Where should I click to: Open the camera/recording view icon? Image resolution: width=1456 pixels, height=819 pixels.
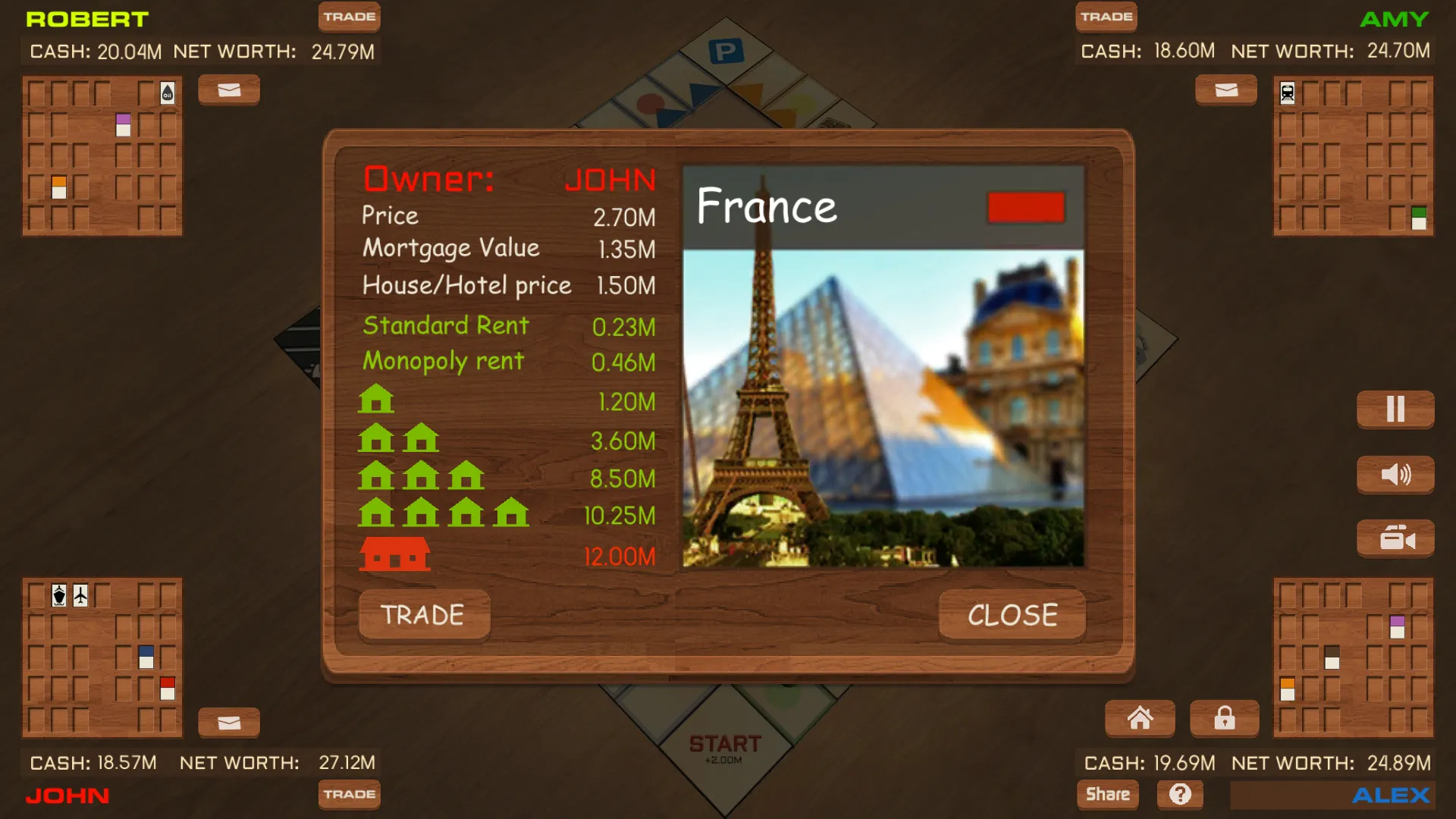coord(1395,538)
